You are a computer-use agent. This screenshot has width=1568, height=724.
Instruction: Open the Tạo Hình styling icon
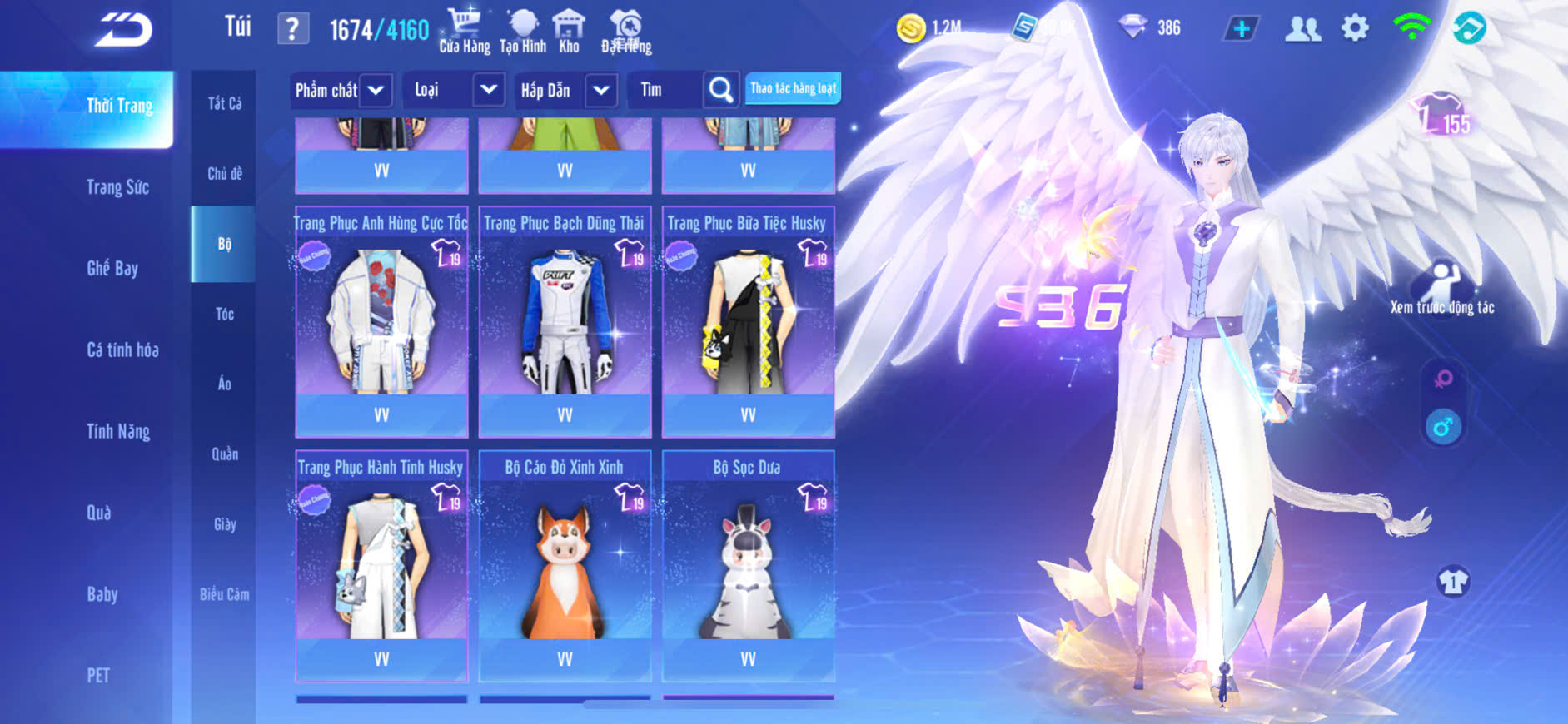pyautogui.click(x=523, y=31)
